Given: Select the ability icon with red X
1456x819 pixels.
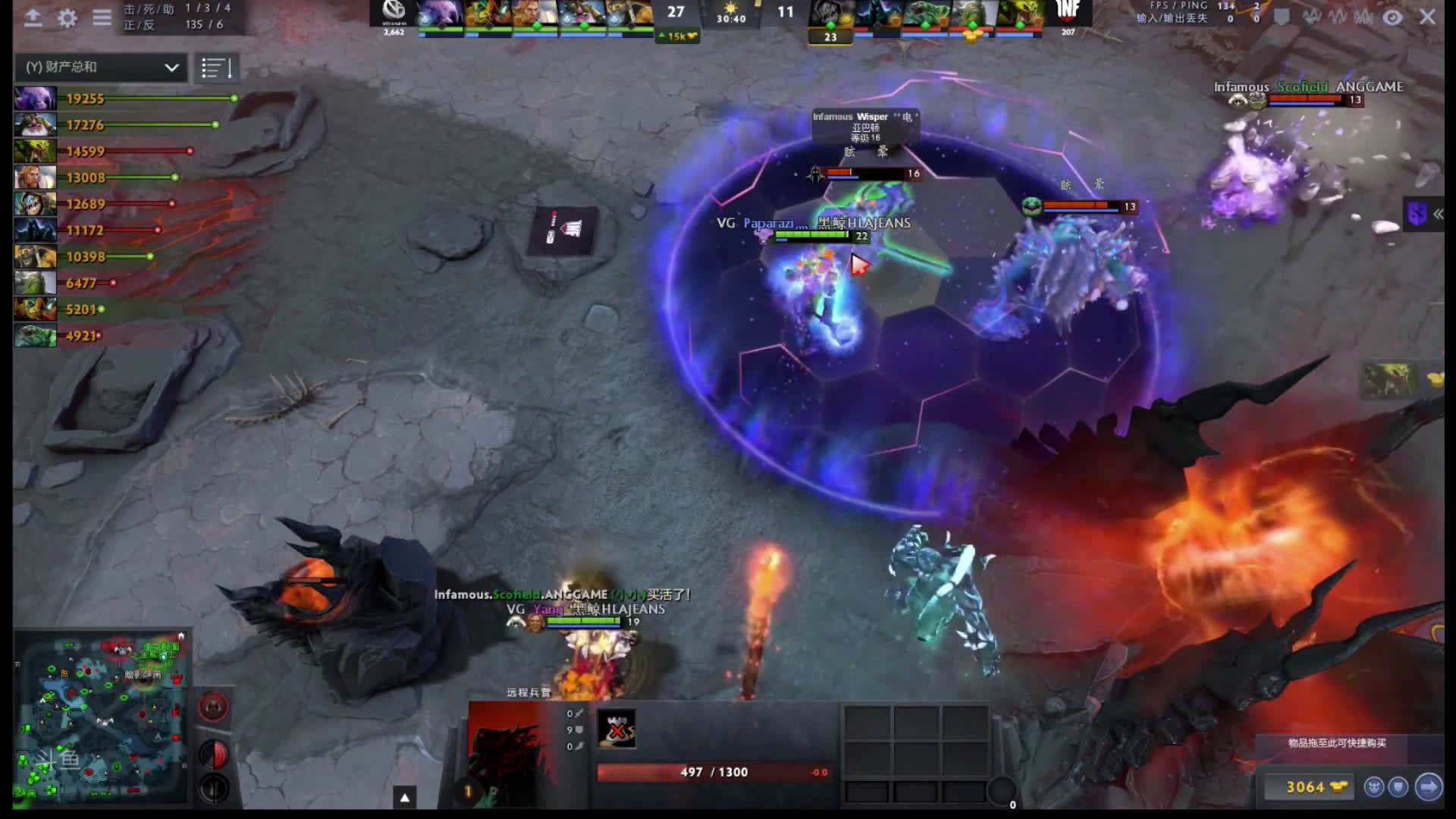Looking at the screenshot, I should click(x=617, y=730).
